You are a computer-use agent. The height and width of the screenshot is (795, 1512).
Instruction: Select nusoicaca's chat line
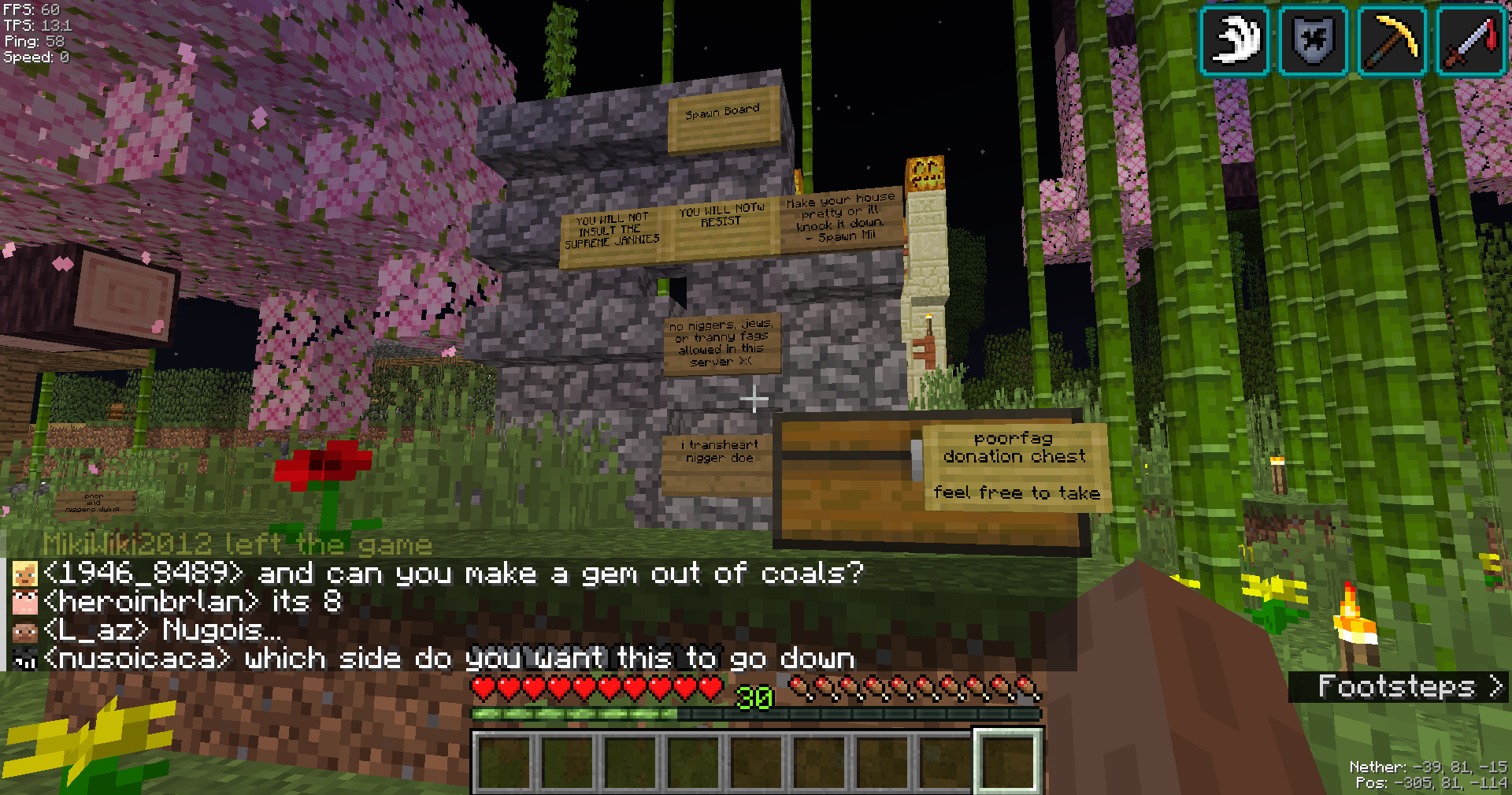(x=449, y=659)
